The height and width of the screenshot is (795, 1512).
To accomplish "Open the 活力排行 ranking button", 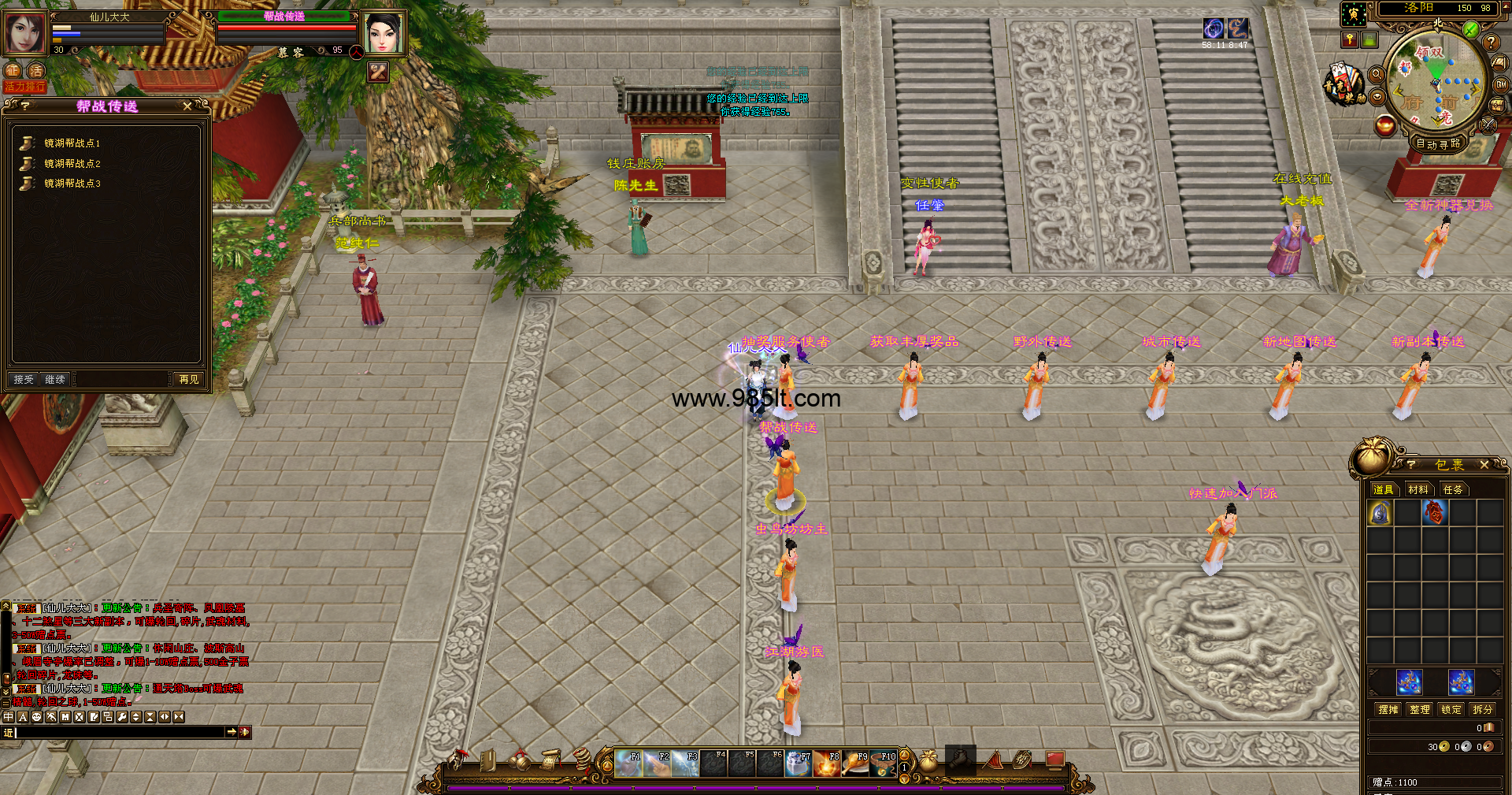I will [24, 87].
